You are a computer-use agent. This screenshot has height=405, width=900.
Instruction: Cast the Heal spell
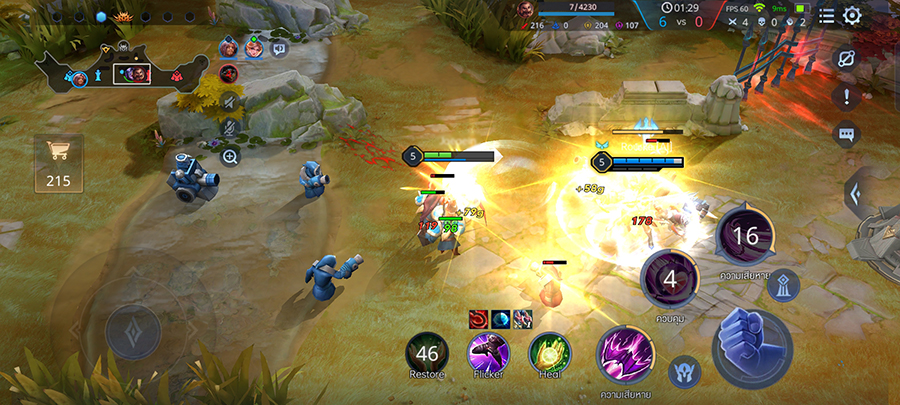(x=550, y=353)
